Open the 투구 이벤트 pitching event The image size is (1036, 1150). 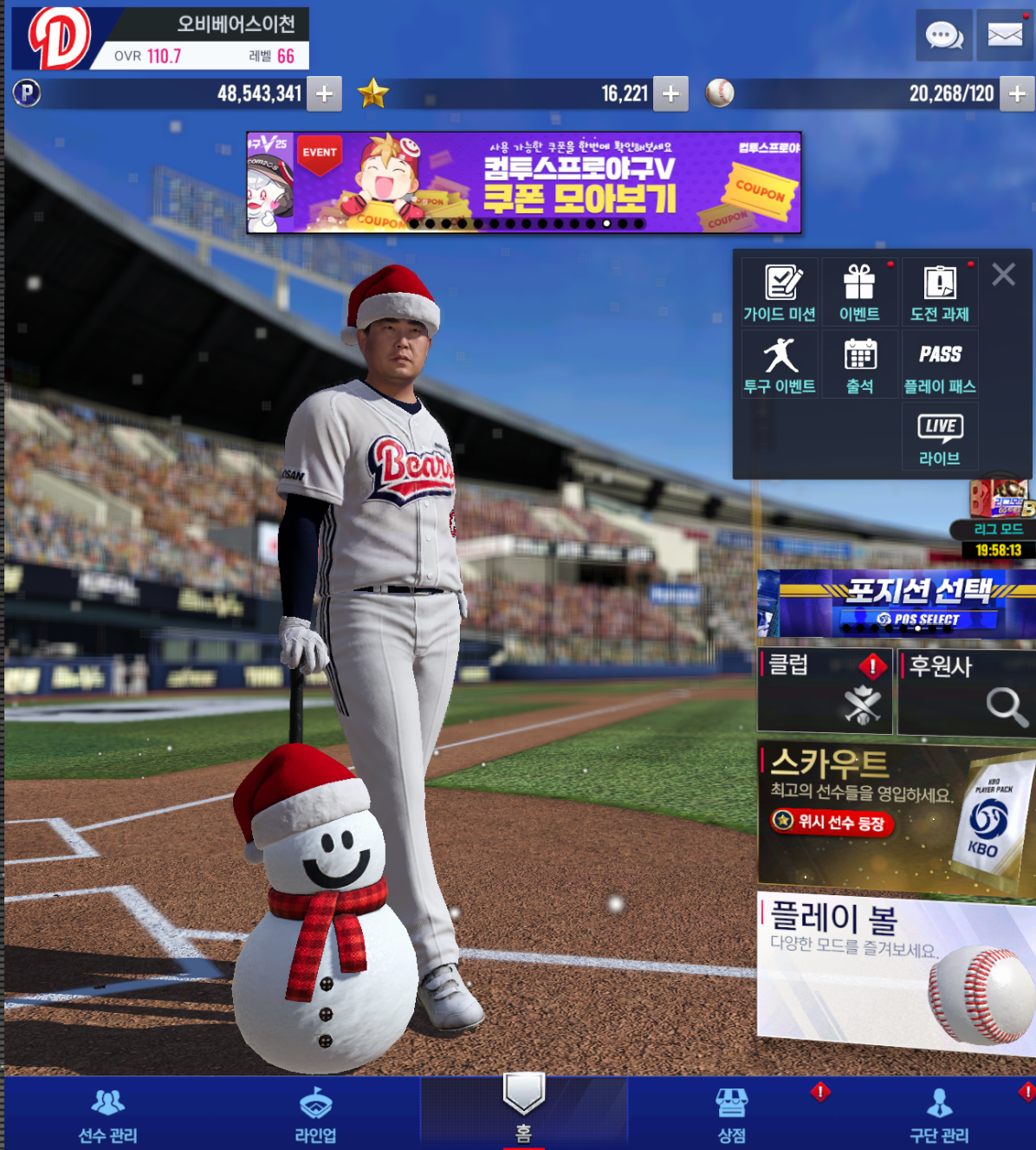coord(780,365)
